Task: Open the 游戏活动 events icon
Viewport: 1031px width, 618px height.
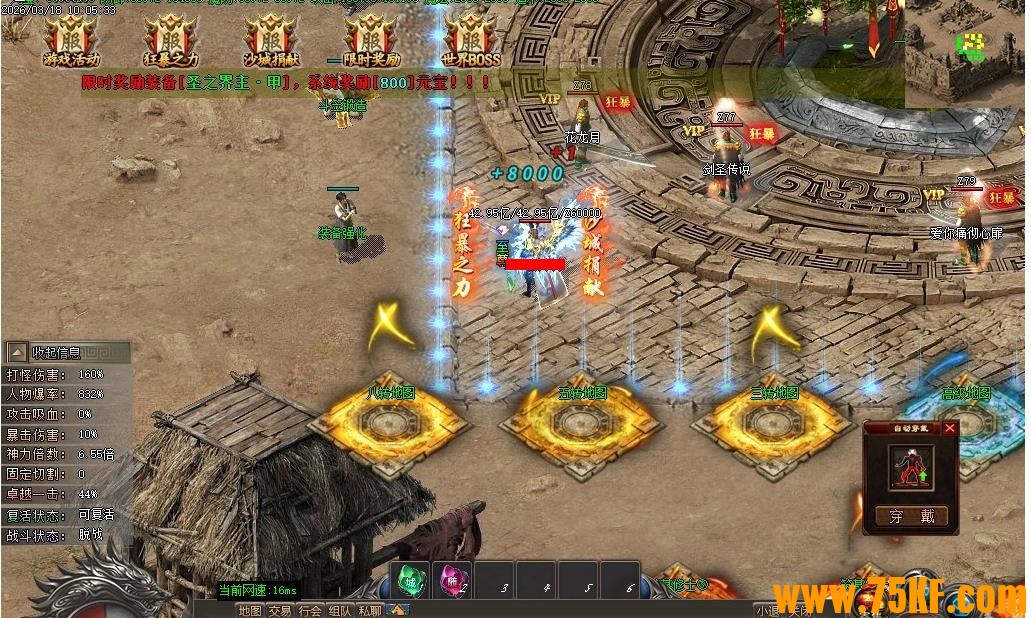Action: click(x=71, y=42)
